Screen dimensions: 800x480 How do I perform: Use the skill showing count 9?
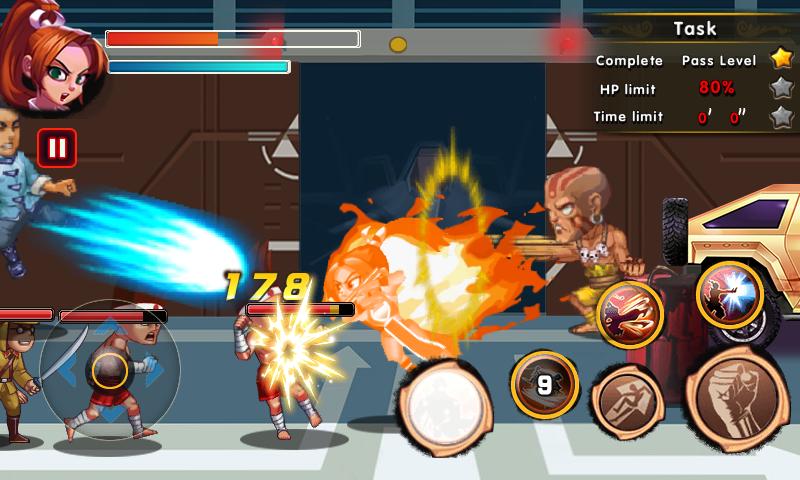(544, 384)
